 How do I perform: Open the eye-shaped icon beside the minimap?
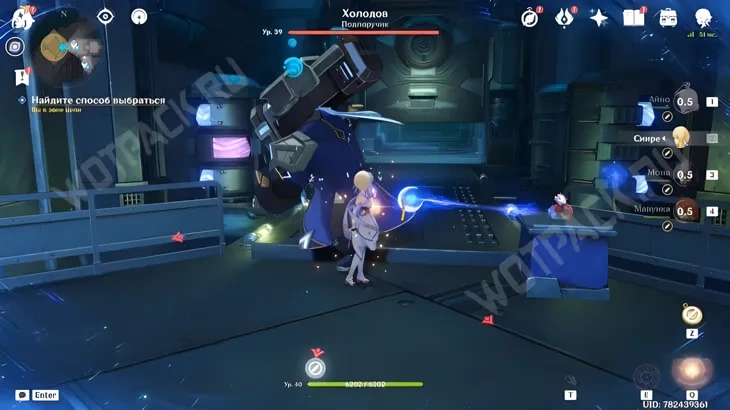pos(105,16)
